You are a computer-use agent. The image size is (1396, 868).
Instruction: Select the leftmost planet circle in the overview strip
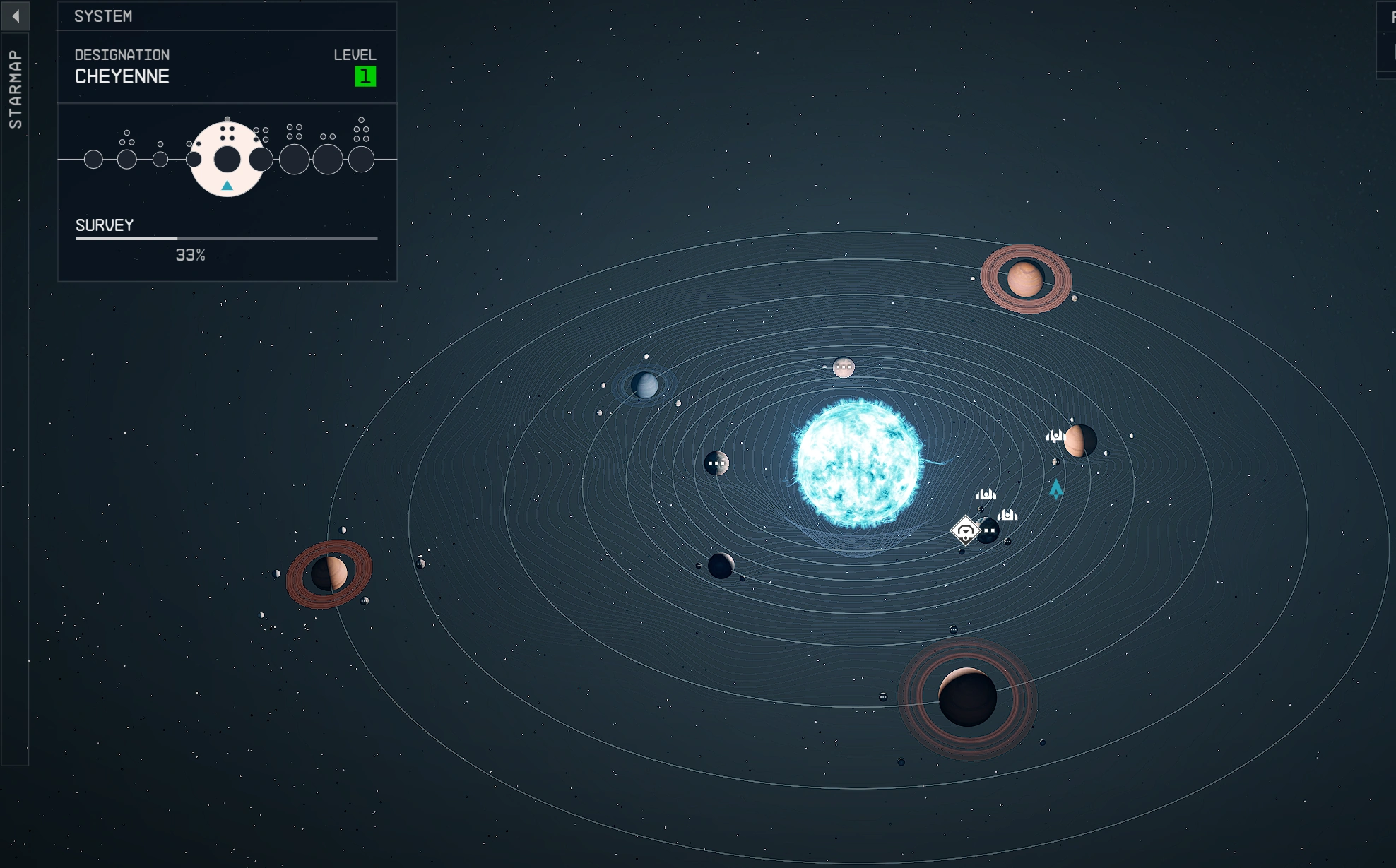[x=93, y=160]
